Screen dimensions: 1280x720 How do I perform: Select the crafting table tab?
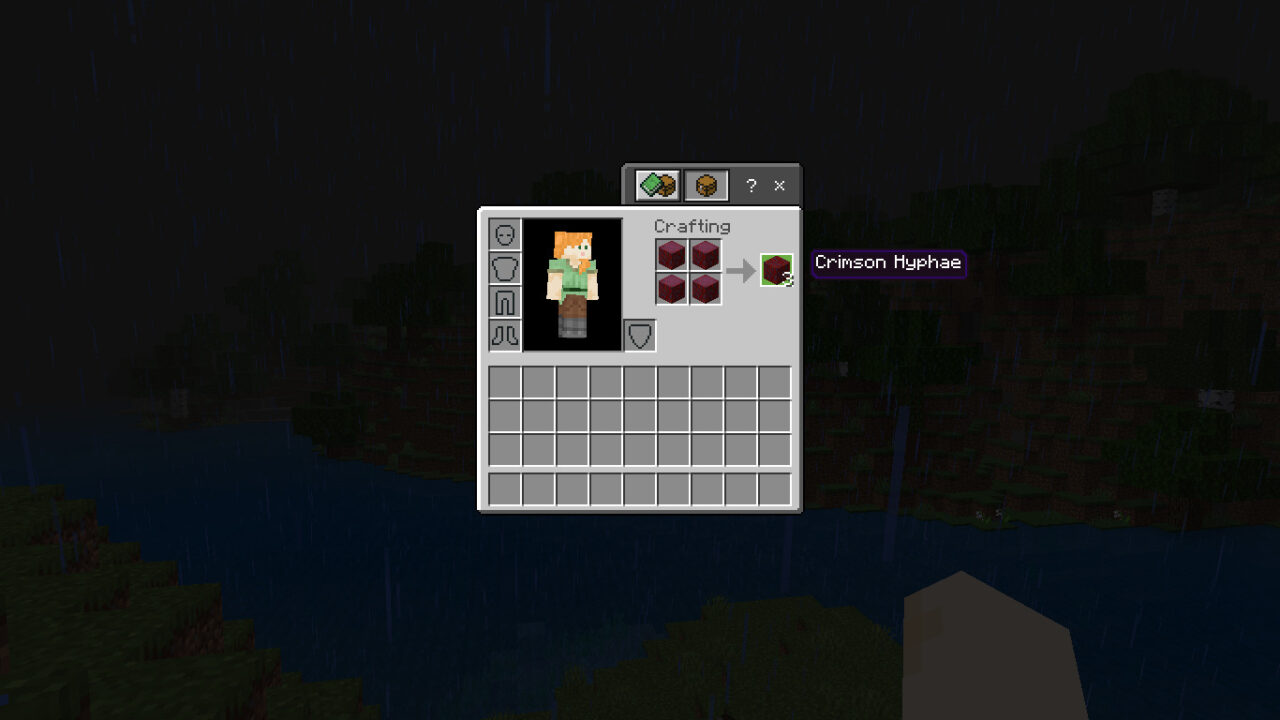pyautogui.click(x=706, y=185)
